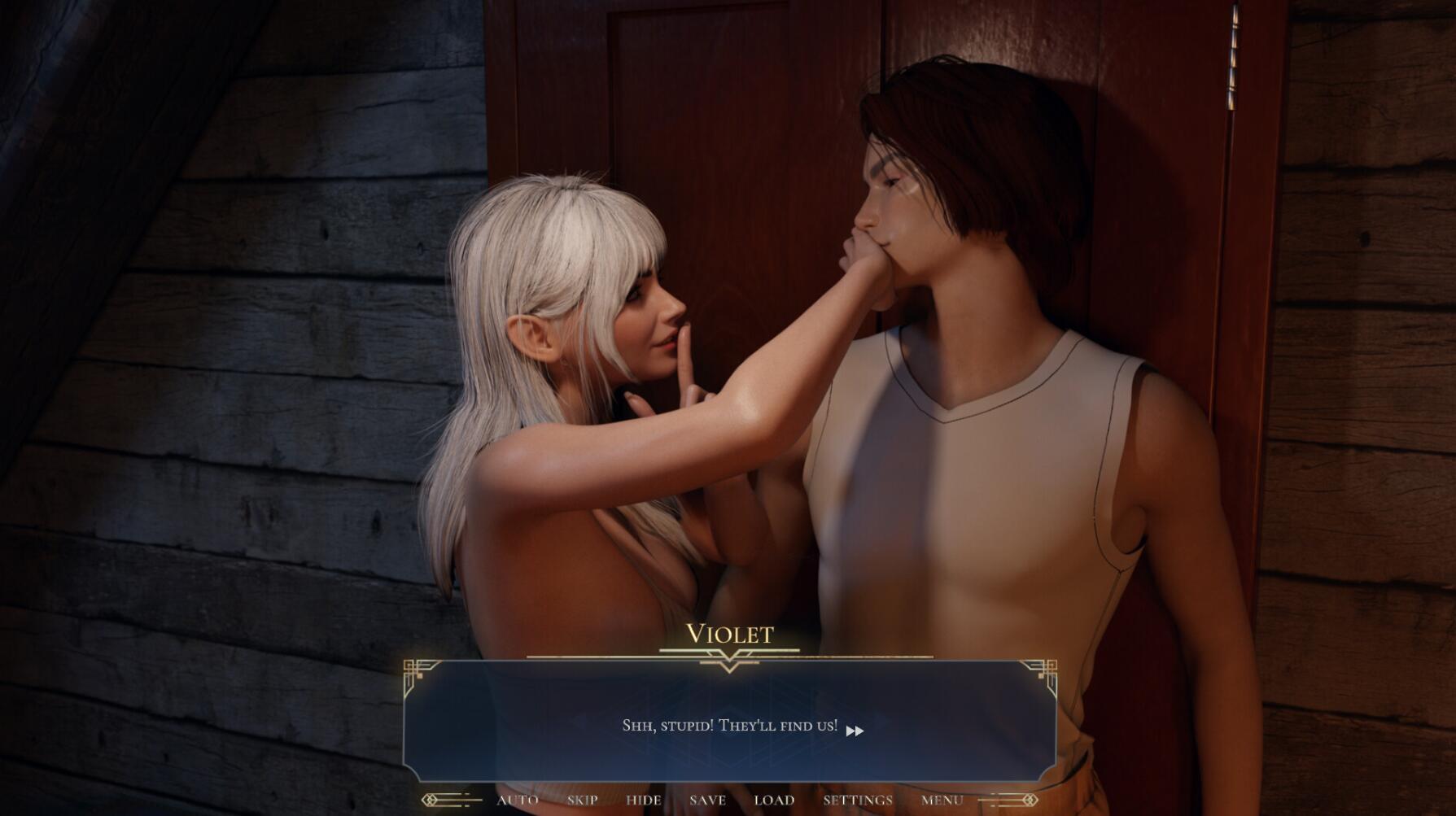Toggle HIDE to conceal the interface

[643, 801]
